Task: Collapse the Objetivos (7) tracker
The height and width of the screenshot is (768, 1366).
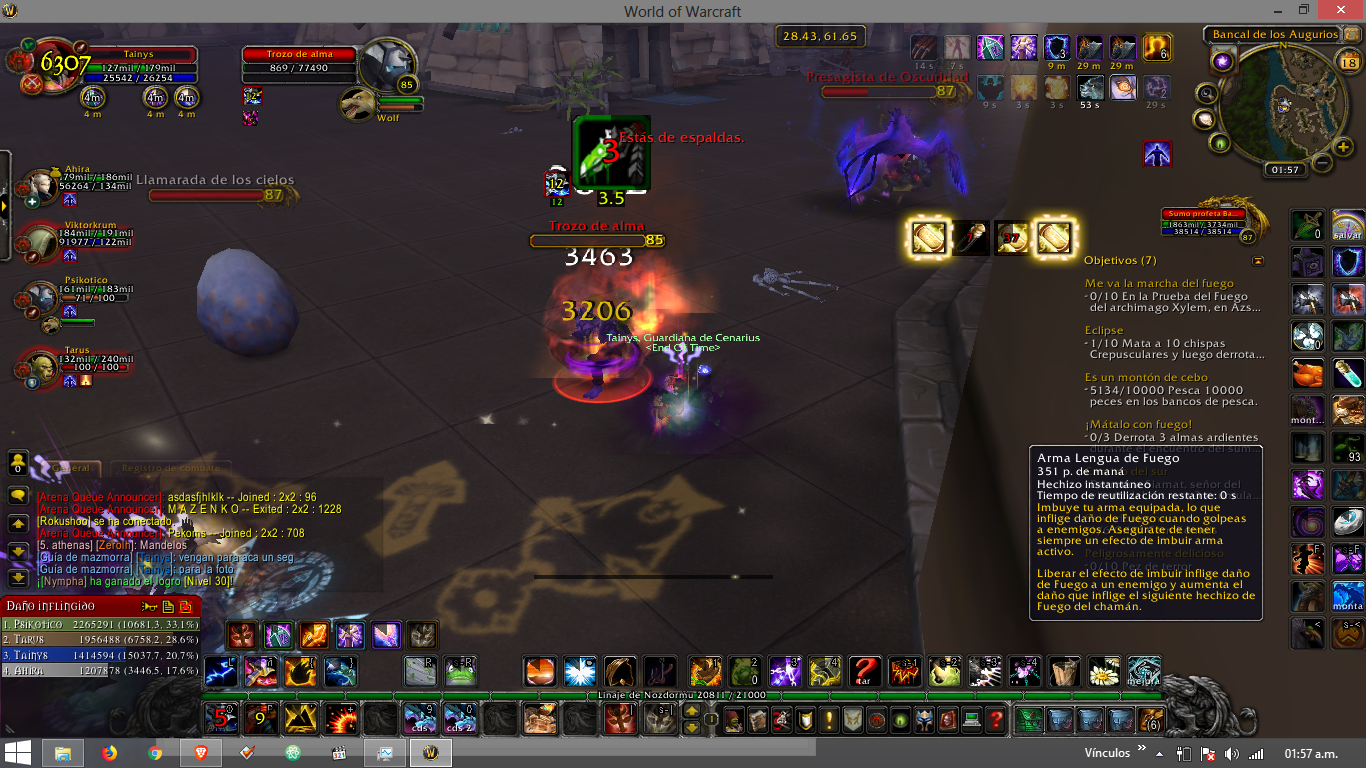Action: point(1258,261)
